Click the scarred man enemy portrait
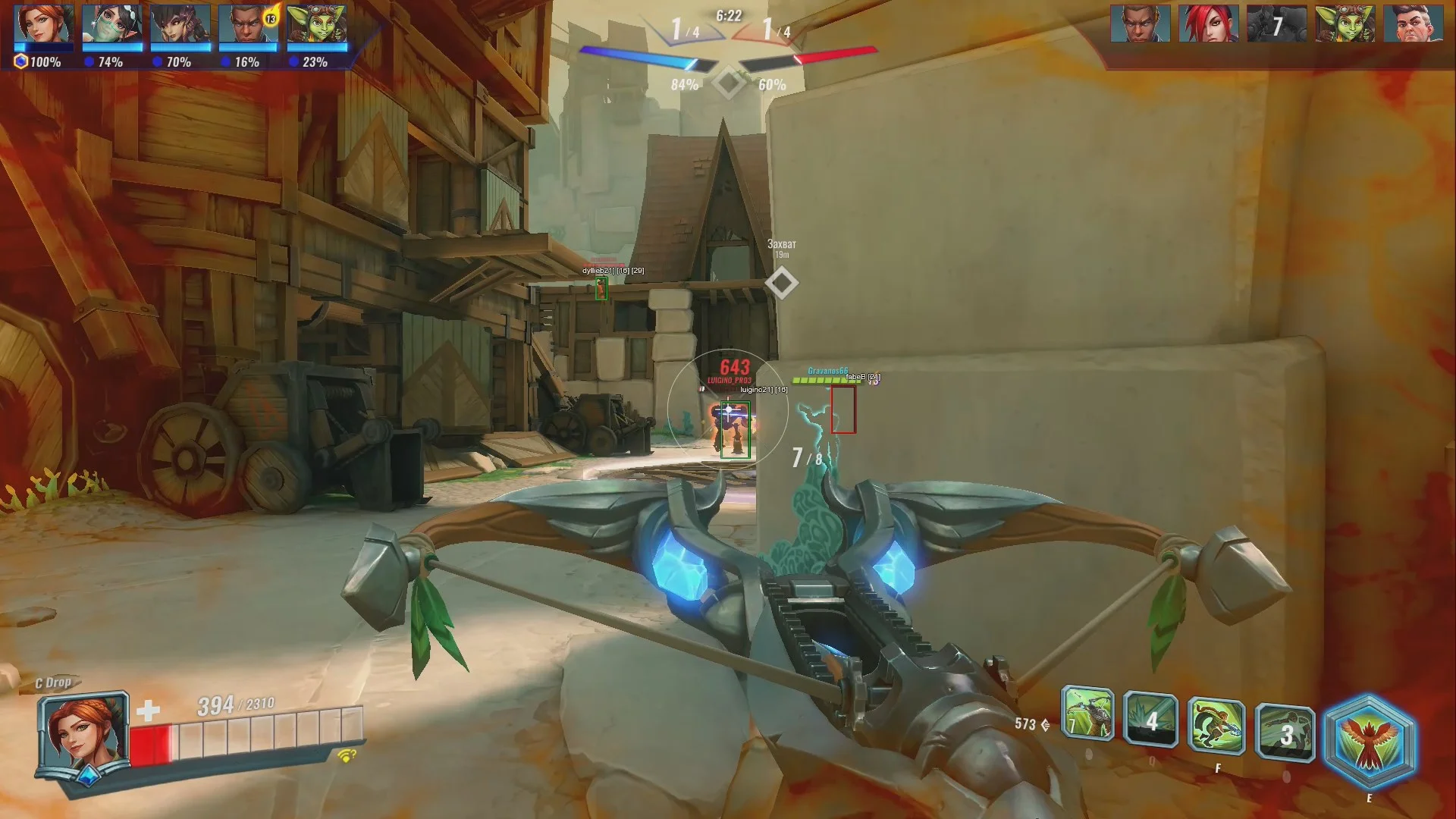The image size is (1456, 819). point(1413,24)
